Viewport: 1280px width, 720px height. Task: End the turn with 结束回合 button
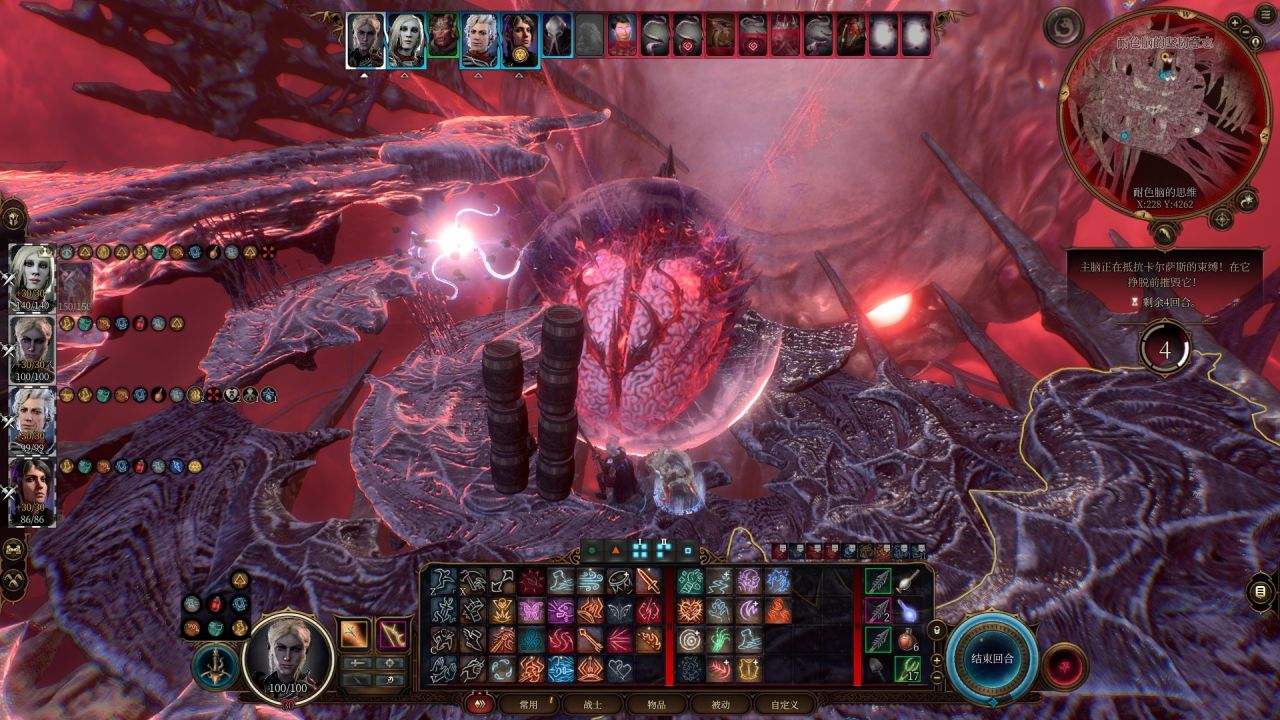point(993,660)
